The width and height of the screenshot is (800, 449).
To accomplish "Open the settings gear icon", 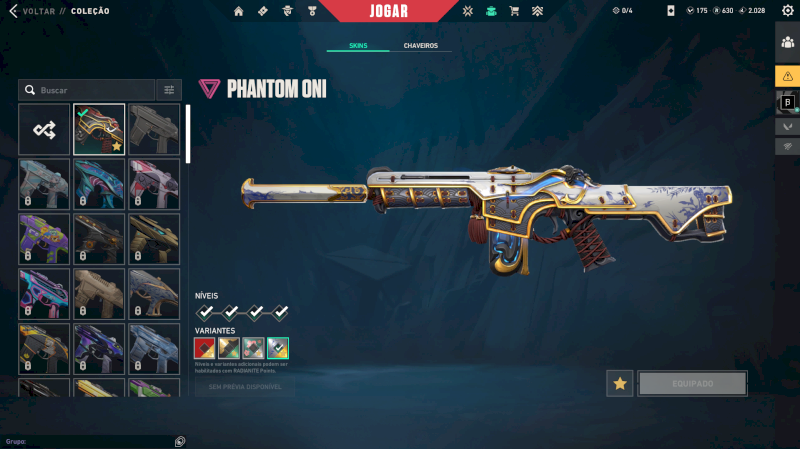I will click(787, 11).
